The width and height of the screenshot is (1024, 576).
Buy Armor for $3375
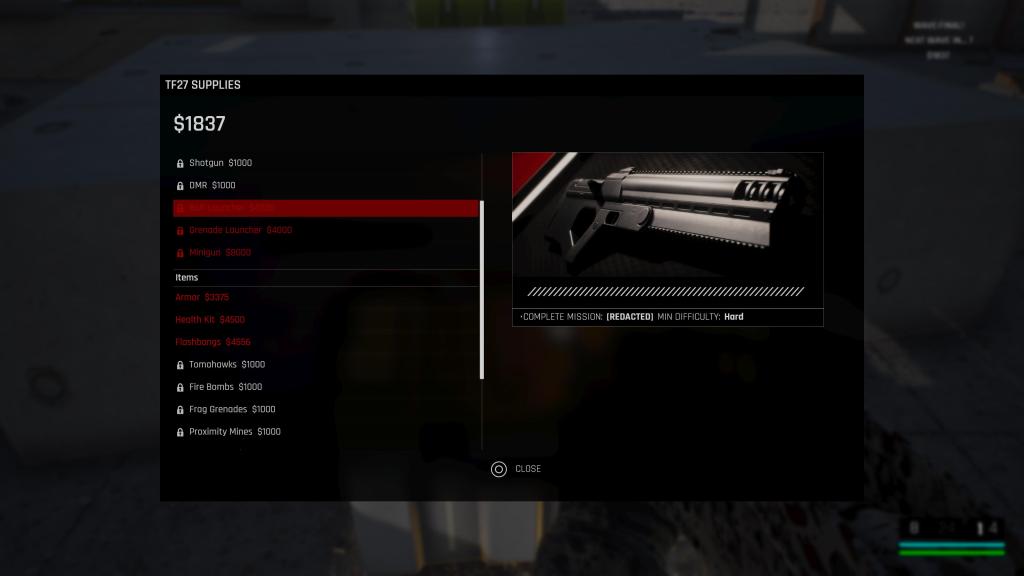coord(202,297)
